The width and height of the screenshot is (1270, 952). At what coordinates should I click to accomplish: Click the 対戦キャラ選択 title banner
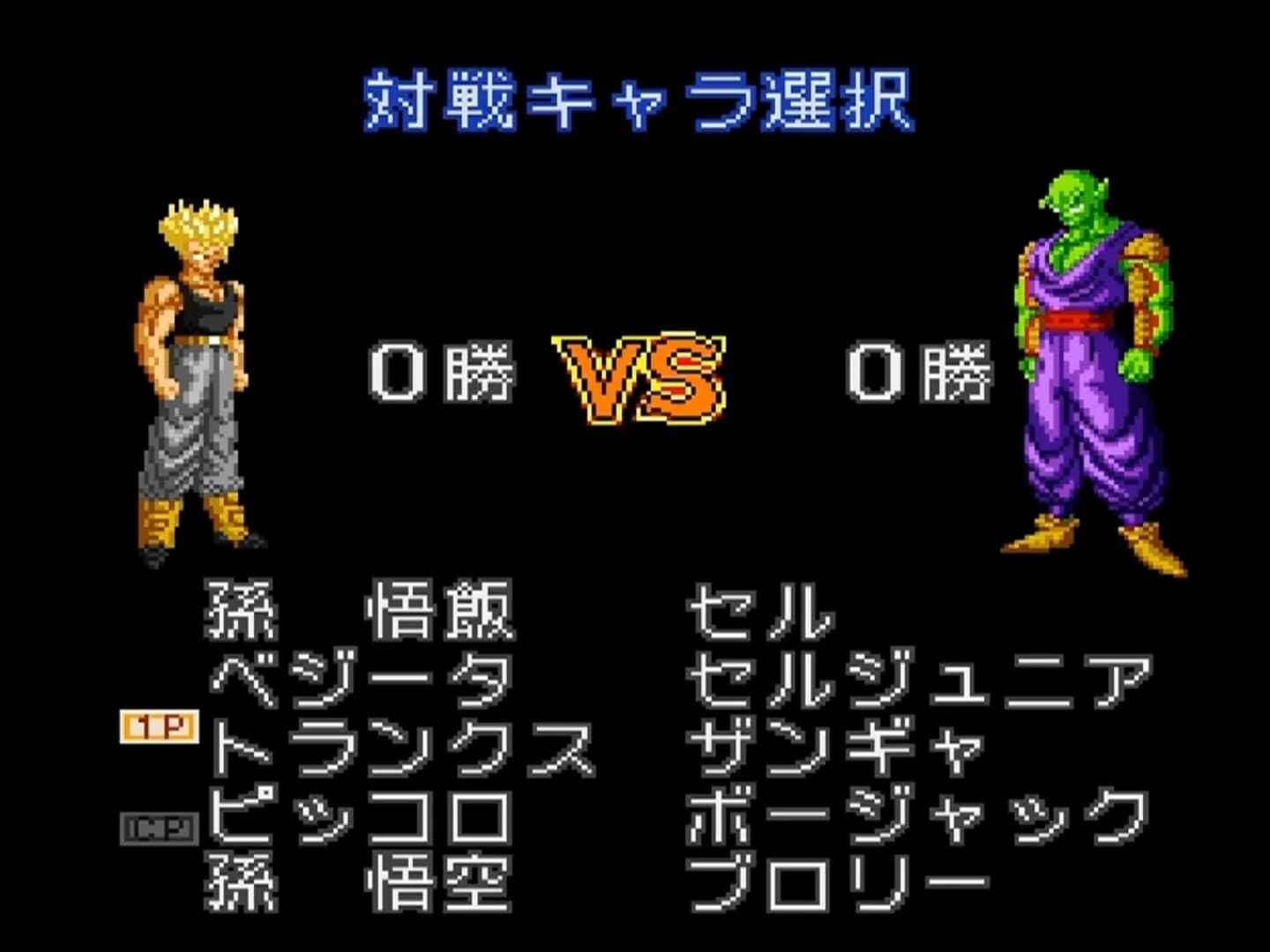[639, 97]
